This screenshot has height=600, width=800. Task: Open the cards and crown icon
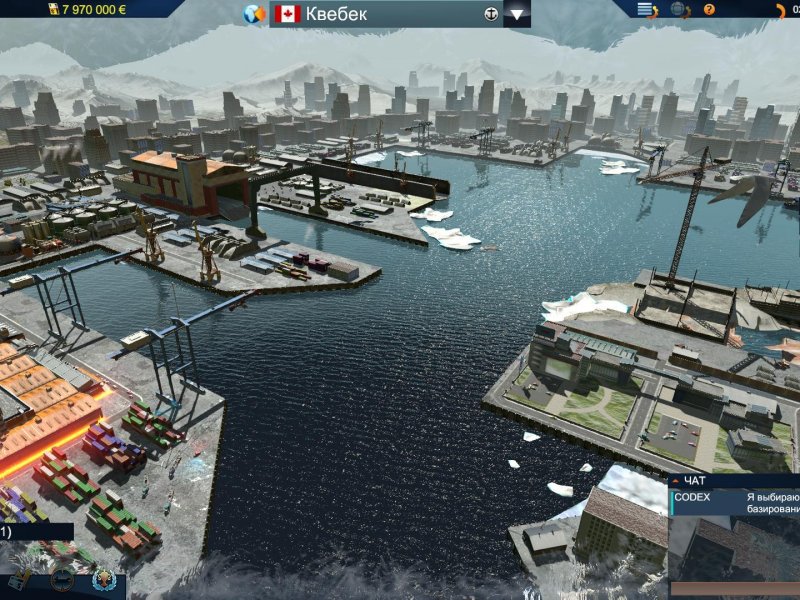coord(20,580)
